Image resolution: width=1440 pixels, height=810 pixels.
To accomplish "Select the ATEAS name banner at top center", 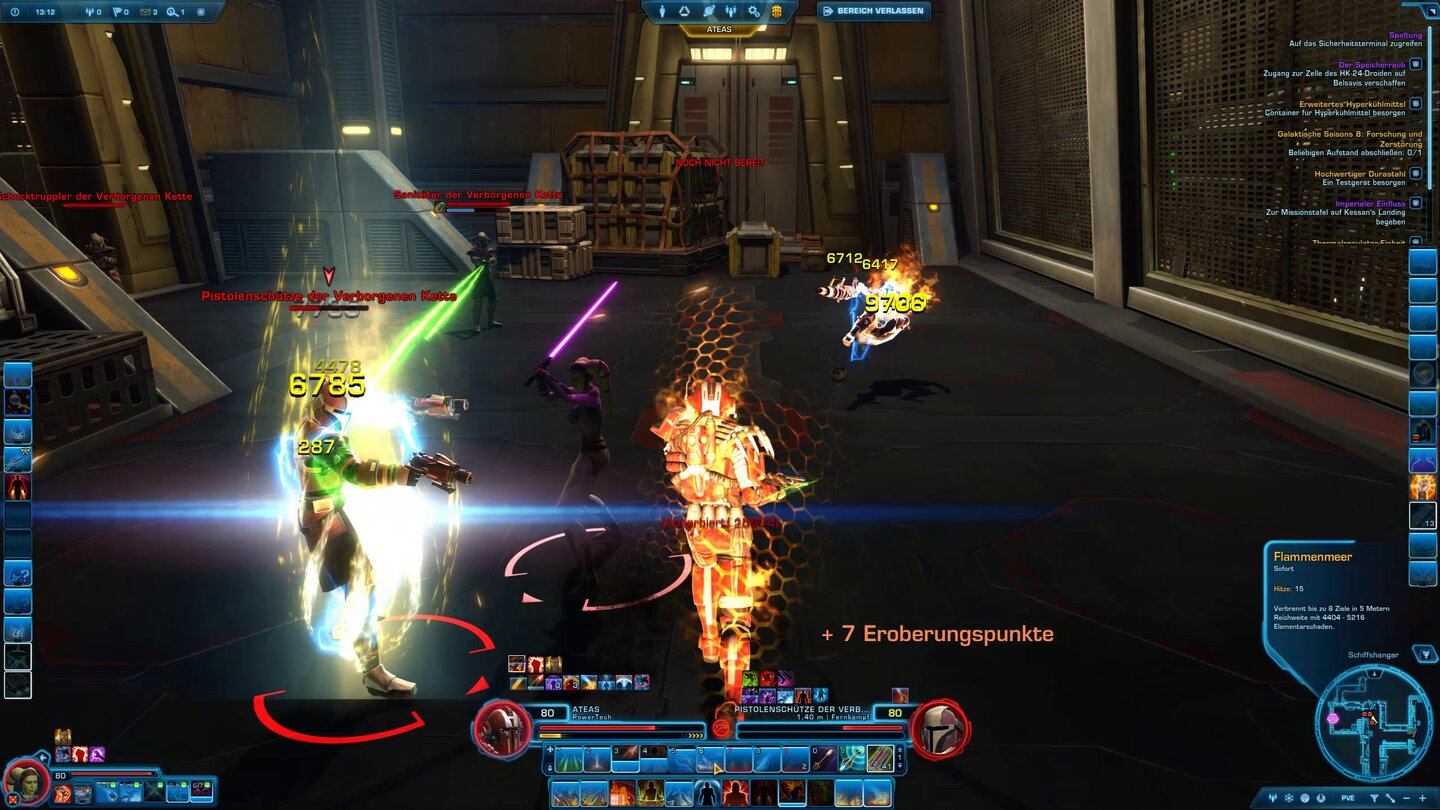I will (720, 27).
